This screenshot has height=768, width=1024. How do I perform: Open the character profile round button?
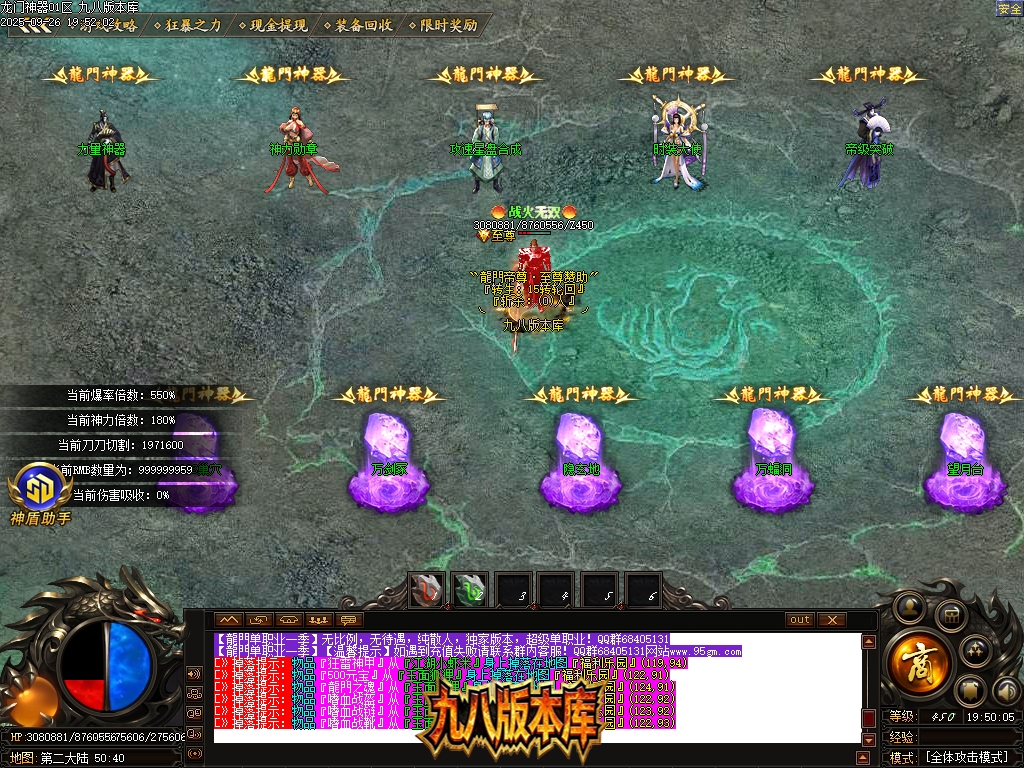(910, 606)
